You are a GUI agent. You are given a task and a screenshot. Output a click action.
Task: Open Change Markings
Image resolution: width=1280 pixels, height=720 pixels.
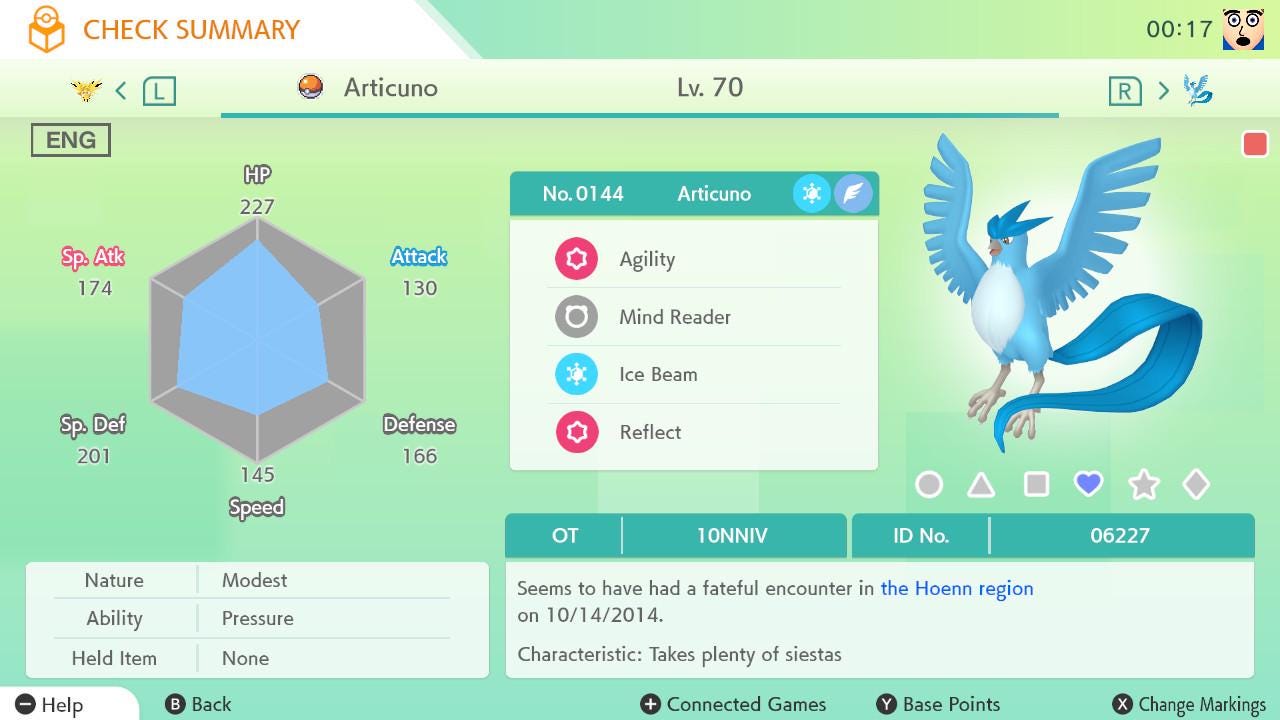click(1189, 705)
